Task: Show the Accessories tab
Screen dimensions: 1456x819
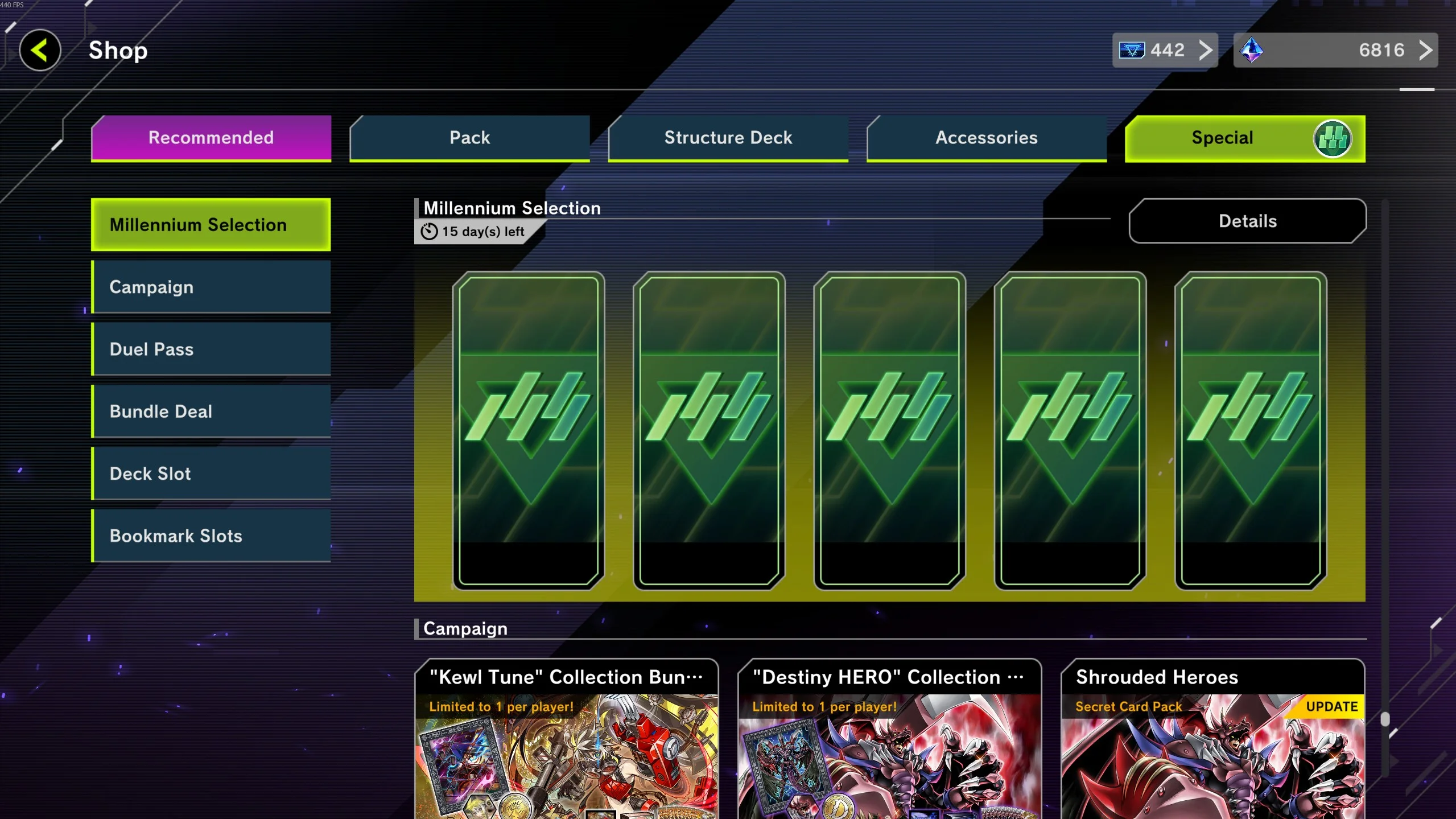Action: pyautogui.click(x=986, y=138)
